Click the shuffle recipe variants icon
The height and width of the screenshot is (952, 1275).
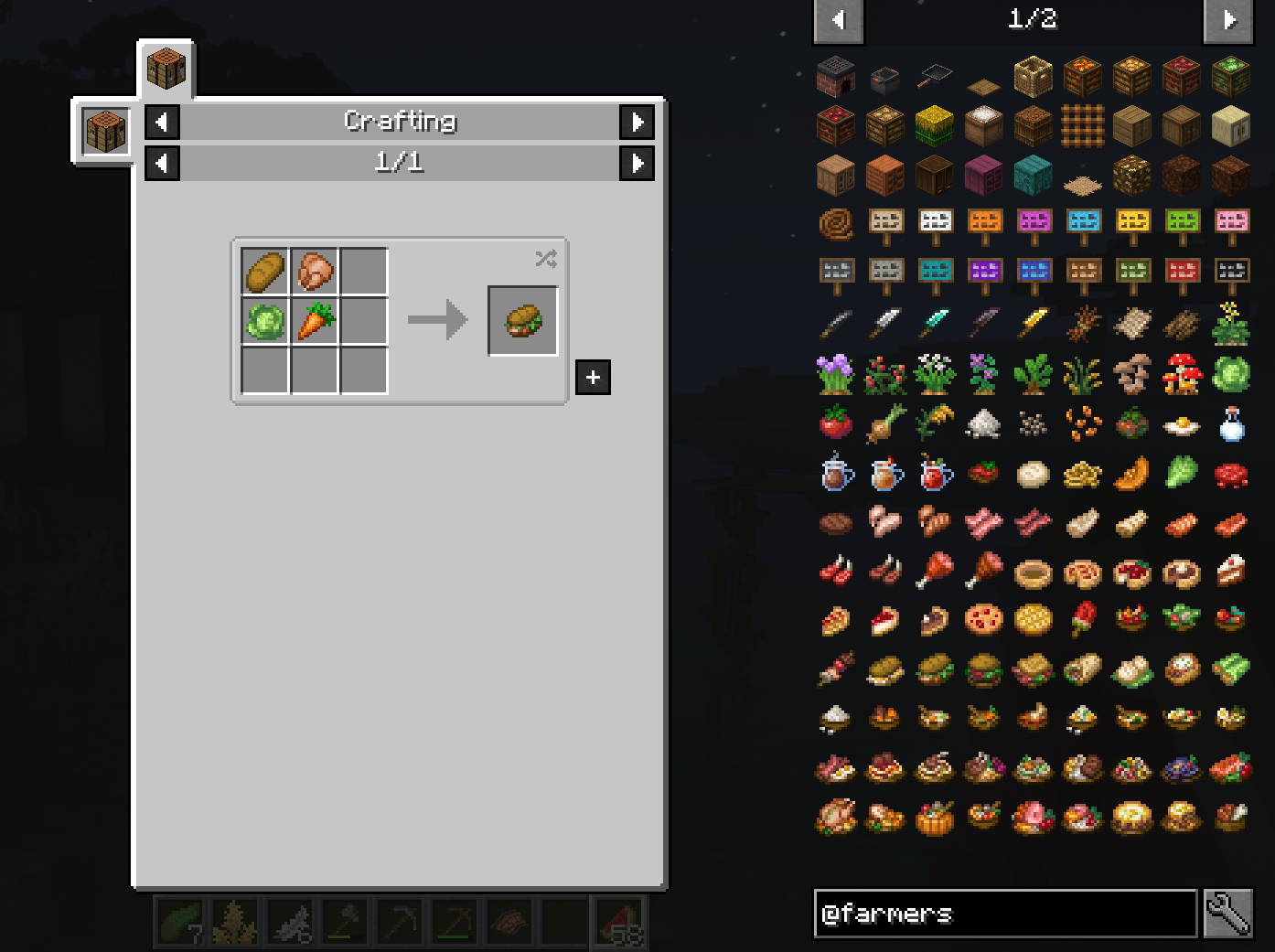(544, 260)
